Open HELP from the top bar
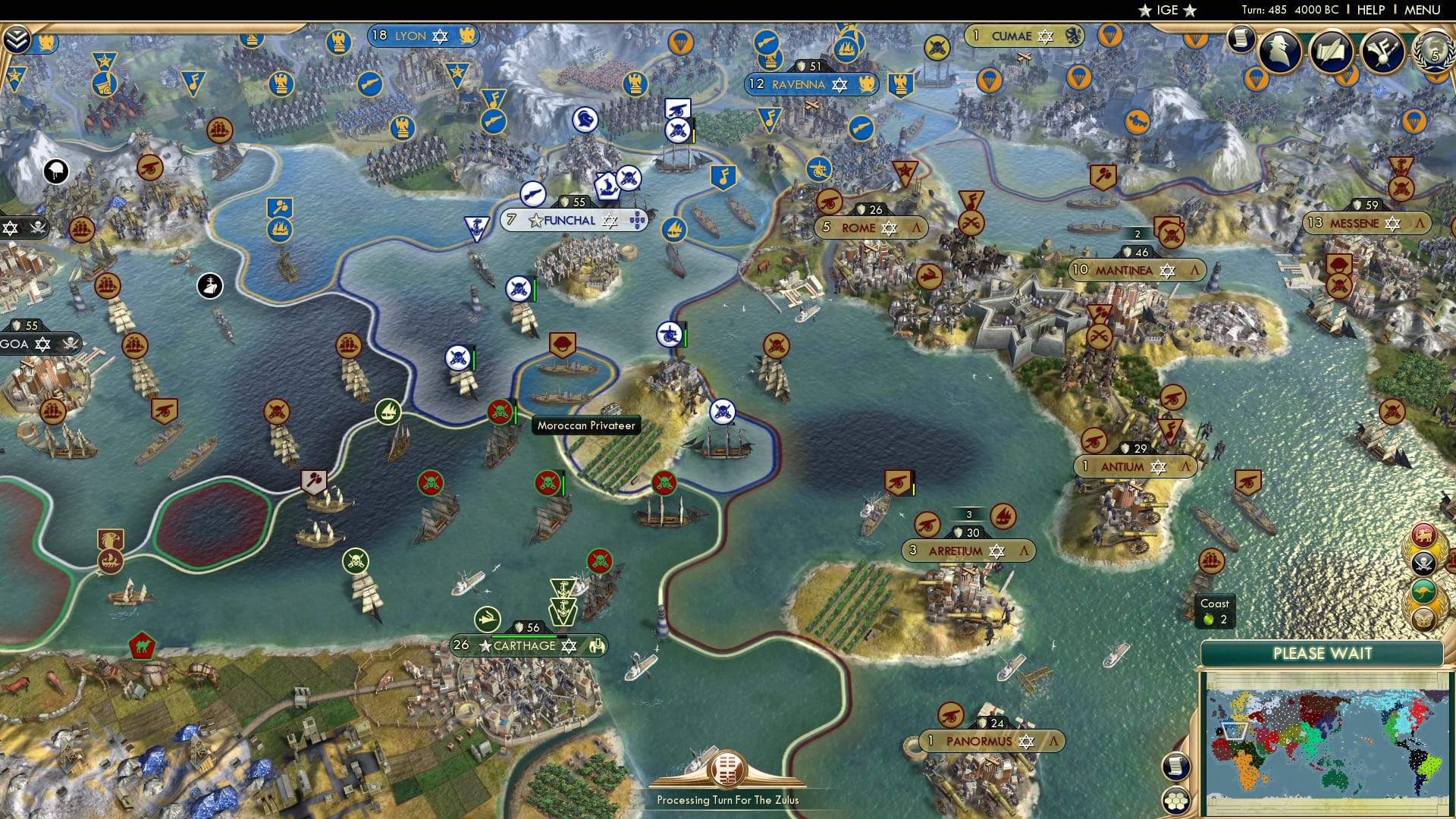Screen dimensions: 1456x819 tap(1373, 10)
